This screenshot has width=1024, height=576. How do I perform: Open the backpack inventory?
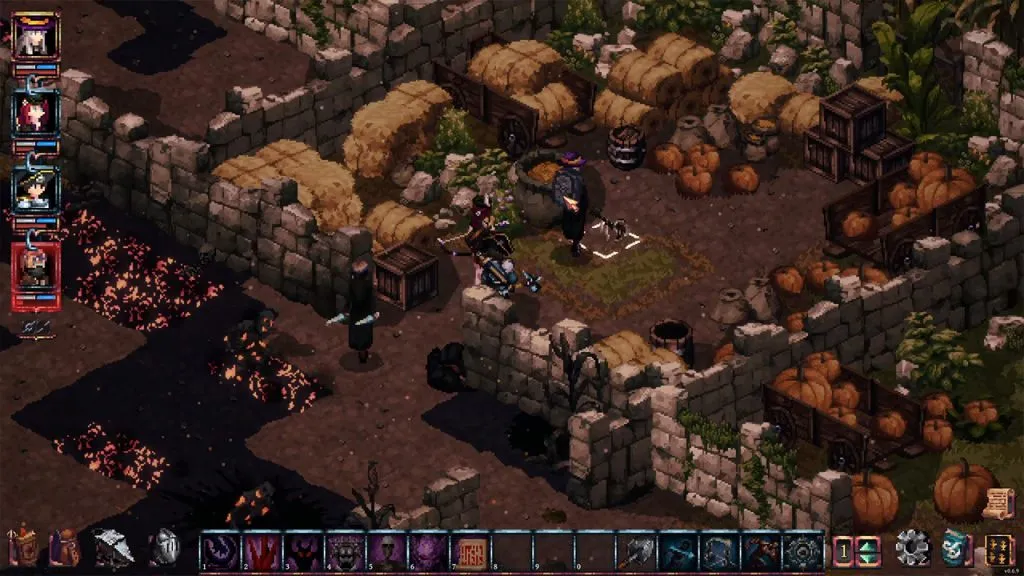click(x=65, y=549)
